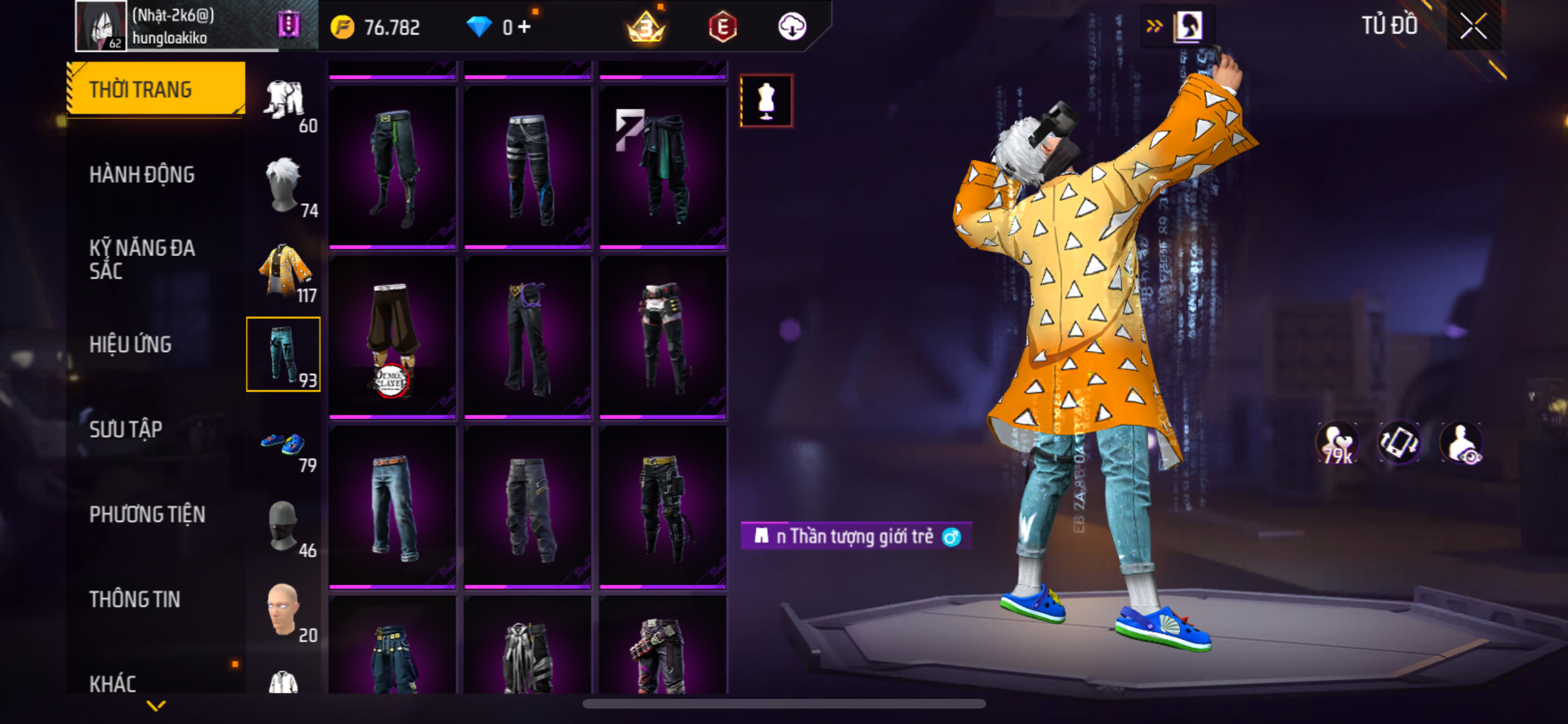This screenshot has width=1568, height=724.
Task: Show the Thông Tin info tab
Action: (135, 599)
